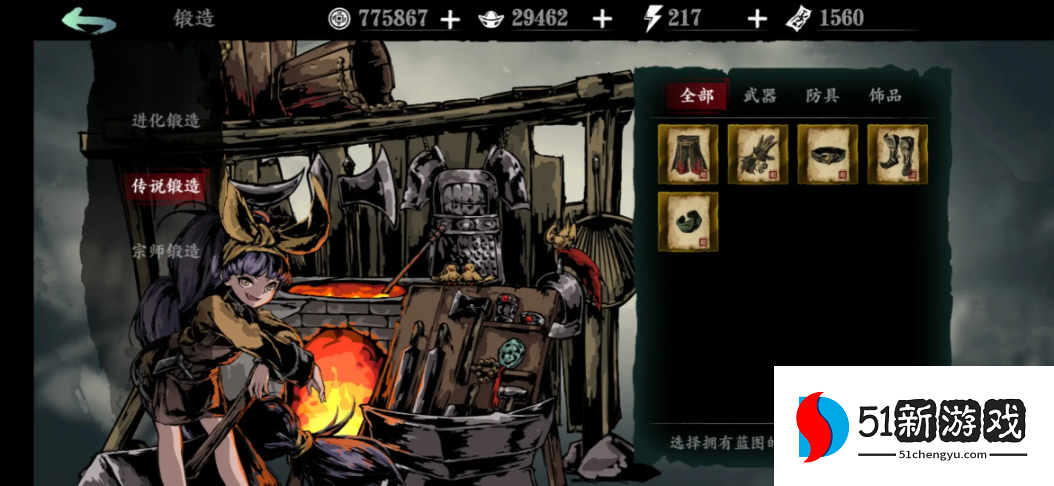Select the green shoulder-piece blueprint

coord(688,222)
